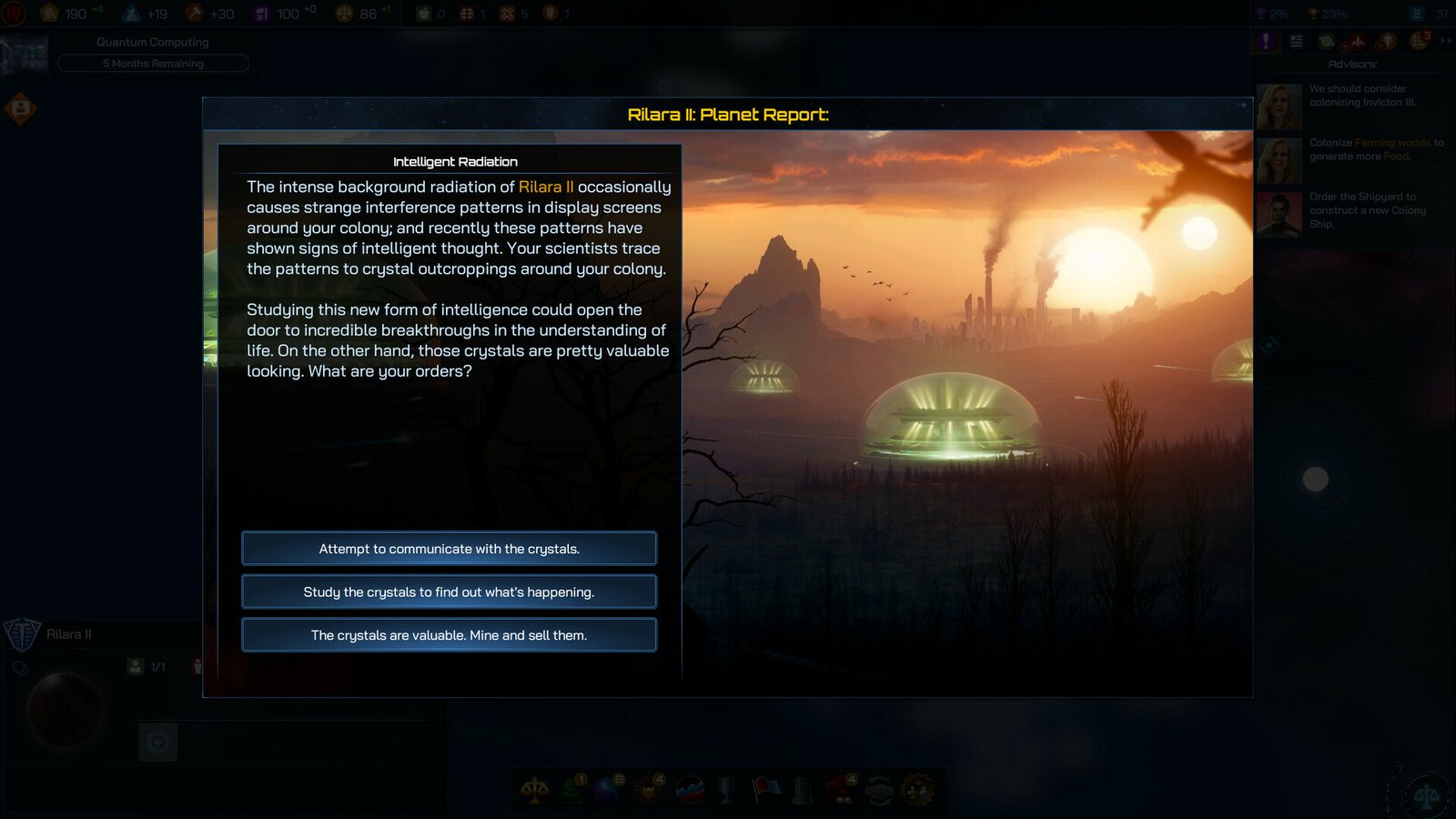Select 'The crystals are valuable. Mine and sell them'
This screenshot has width=1456, height=819.
click(x=449, y=634)
